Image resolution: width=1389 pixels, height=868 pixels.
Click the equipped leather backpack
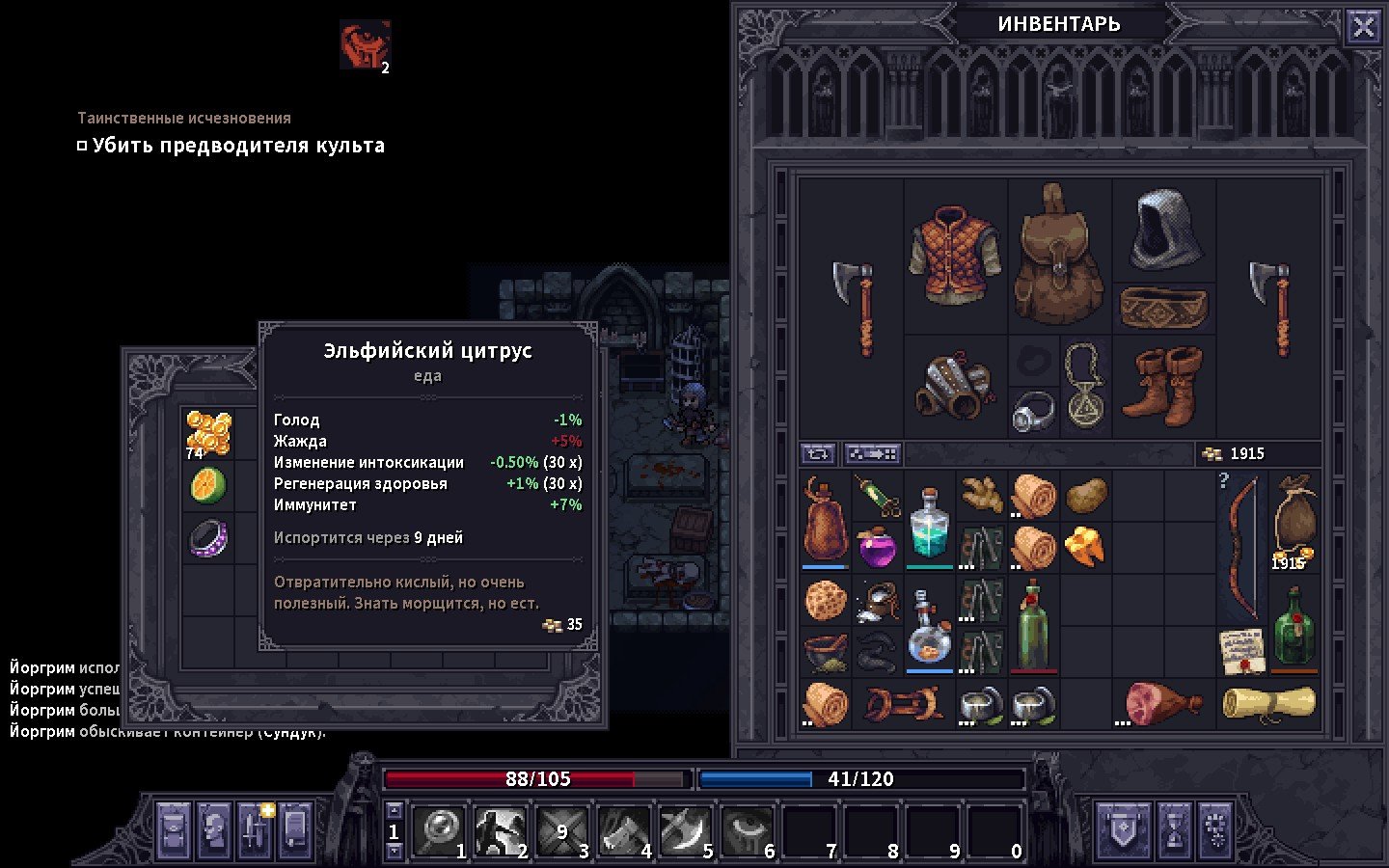[x=1059, y=256]
